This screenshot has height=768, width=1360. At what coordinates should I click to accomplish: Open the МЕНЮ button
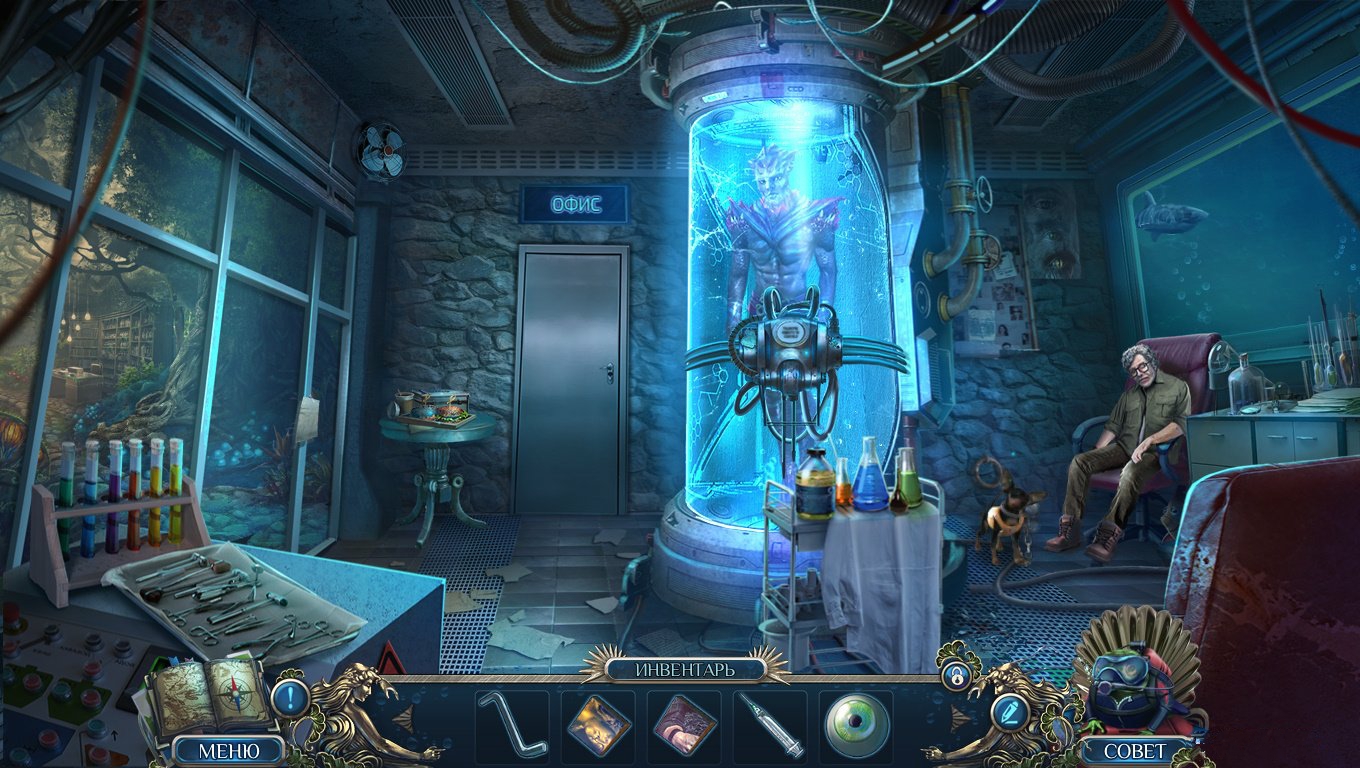click(x=228, y=750)
